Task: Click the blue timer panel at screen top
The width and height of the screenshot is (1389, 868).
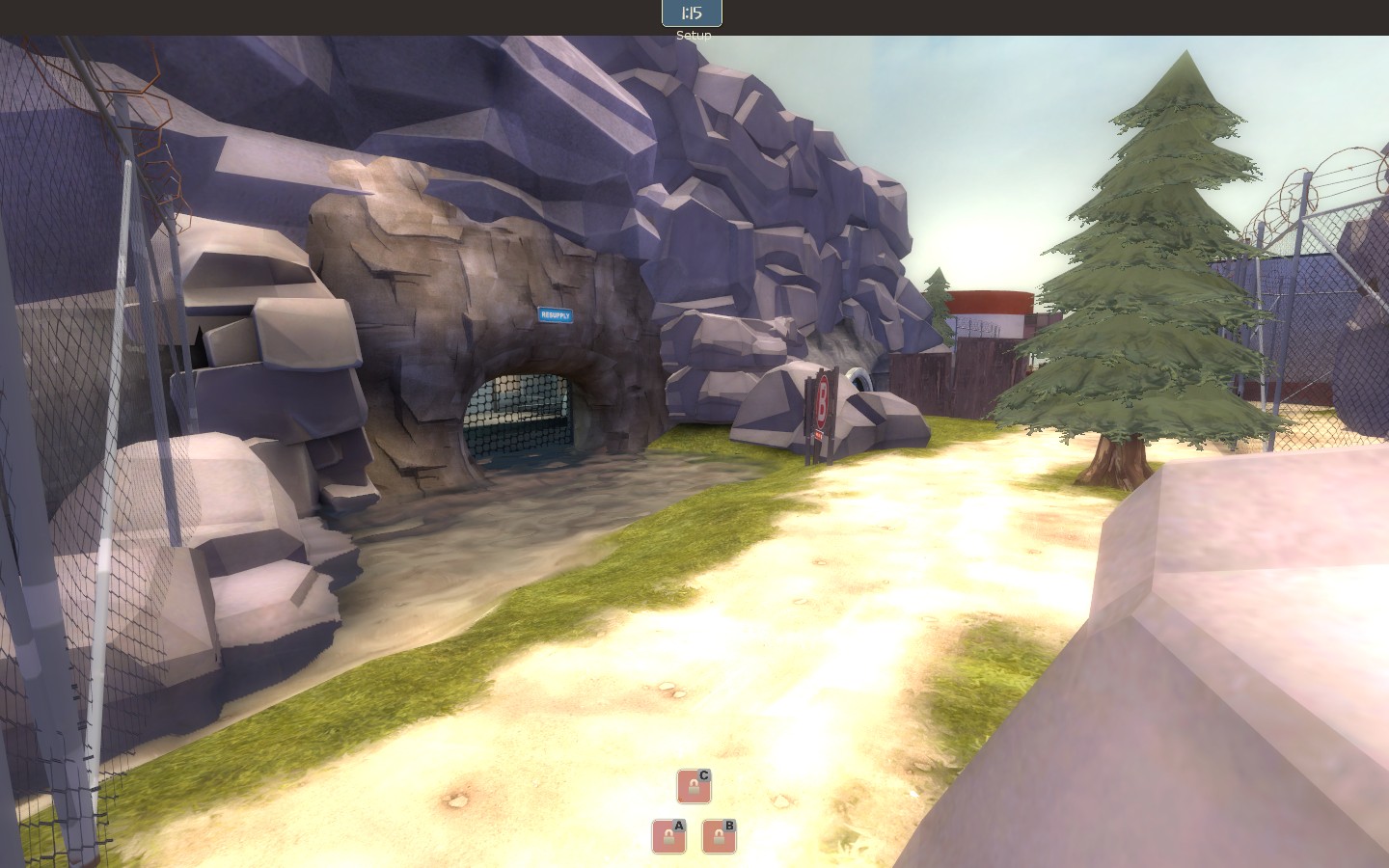Action: pyautogui.click(x=693, y=13)
